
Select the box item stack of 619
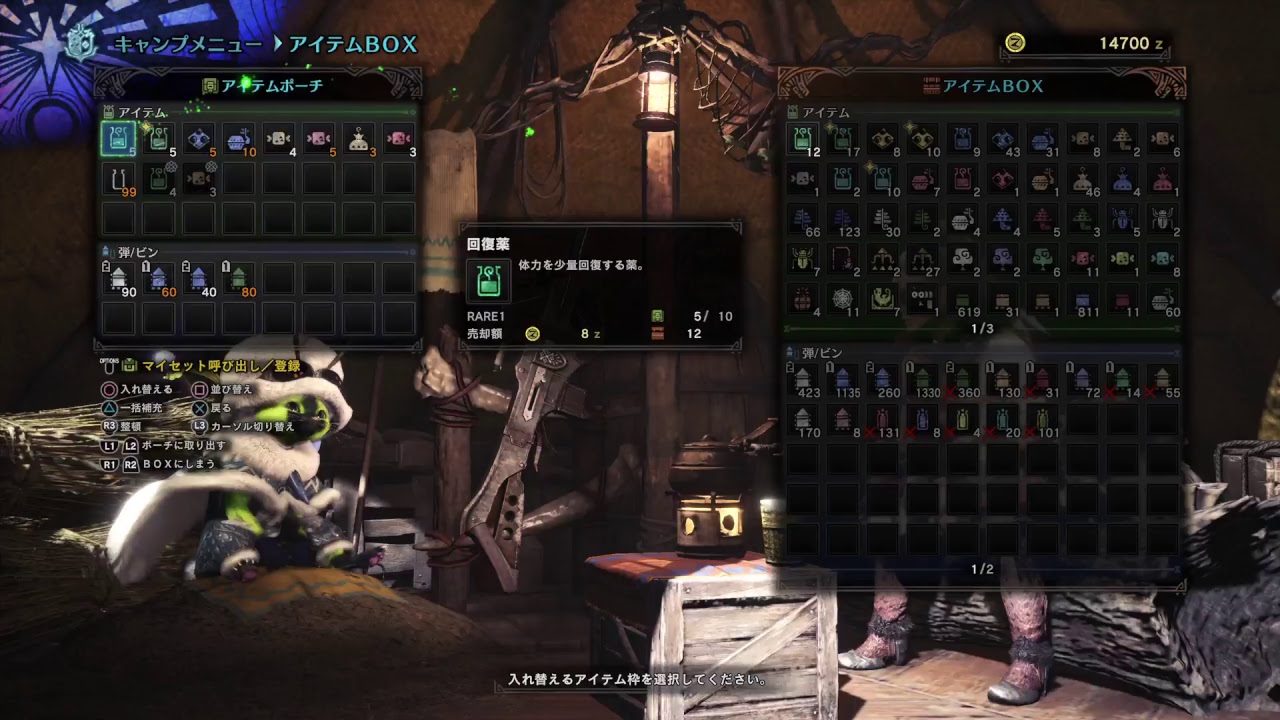click(963, 299)
